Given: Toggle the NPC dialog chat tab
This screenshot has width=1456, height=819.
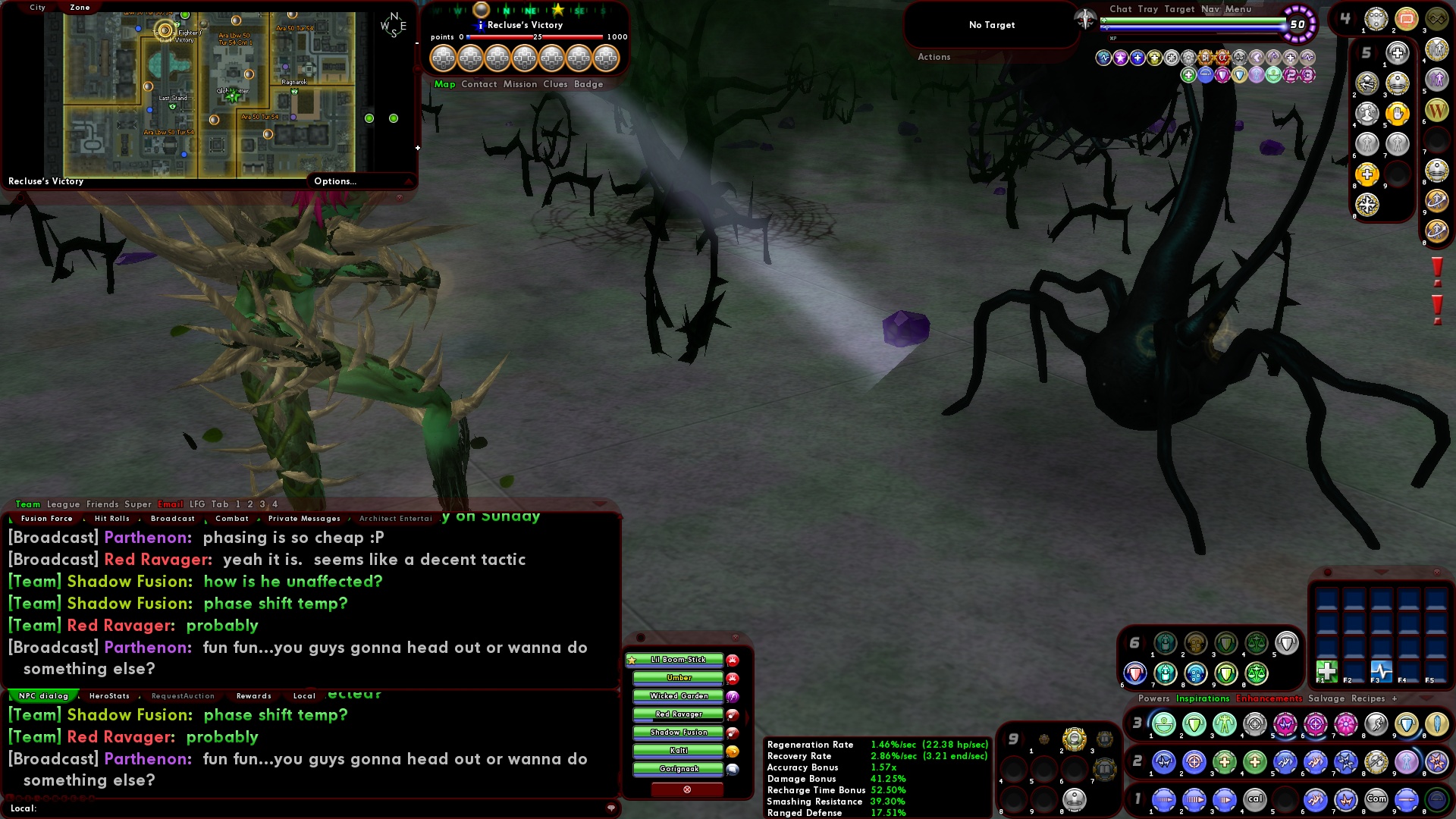Looking at the screenshot, I should pyautogui.click(x=42, y=695).
